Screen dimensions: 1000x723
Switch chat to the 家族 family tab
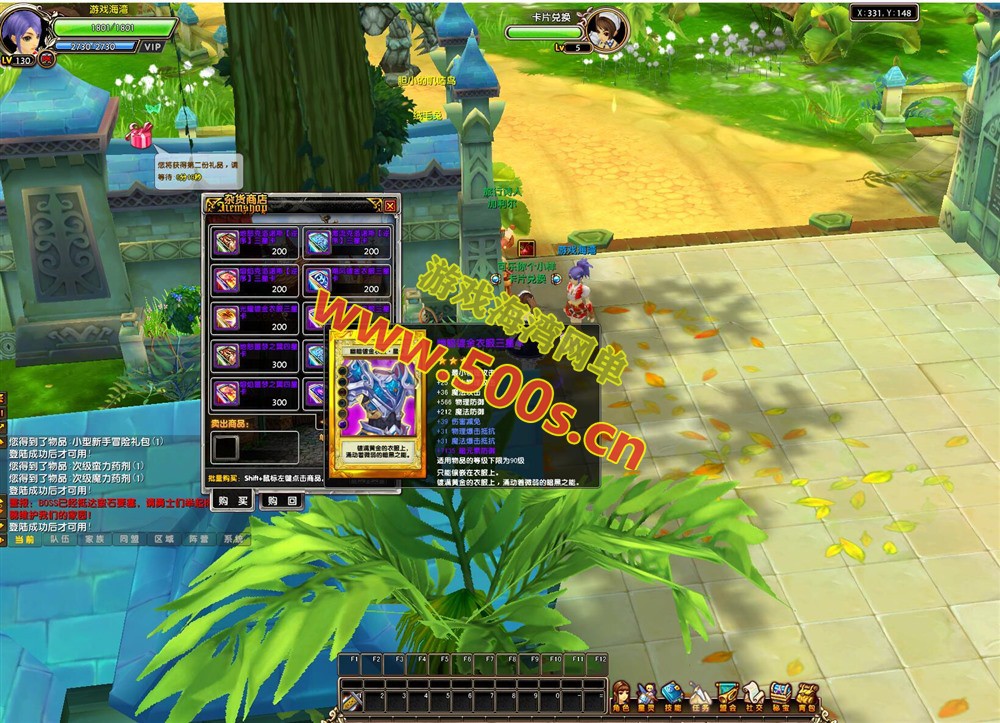point(94,539)
